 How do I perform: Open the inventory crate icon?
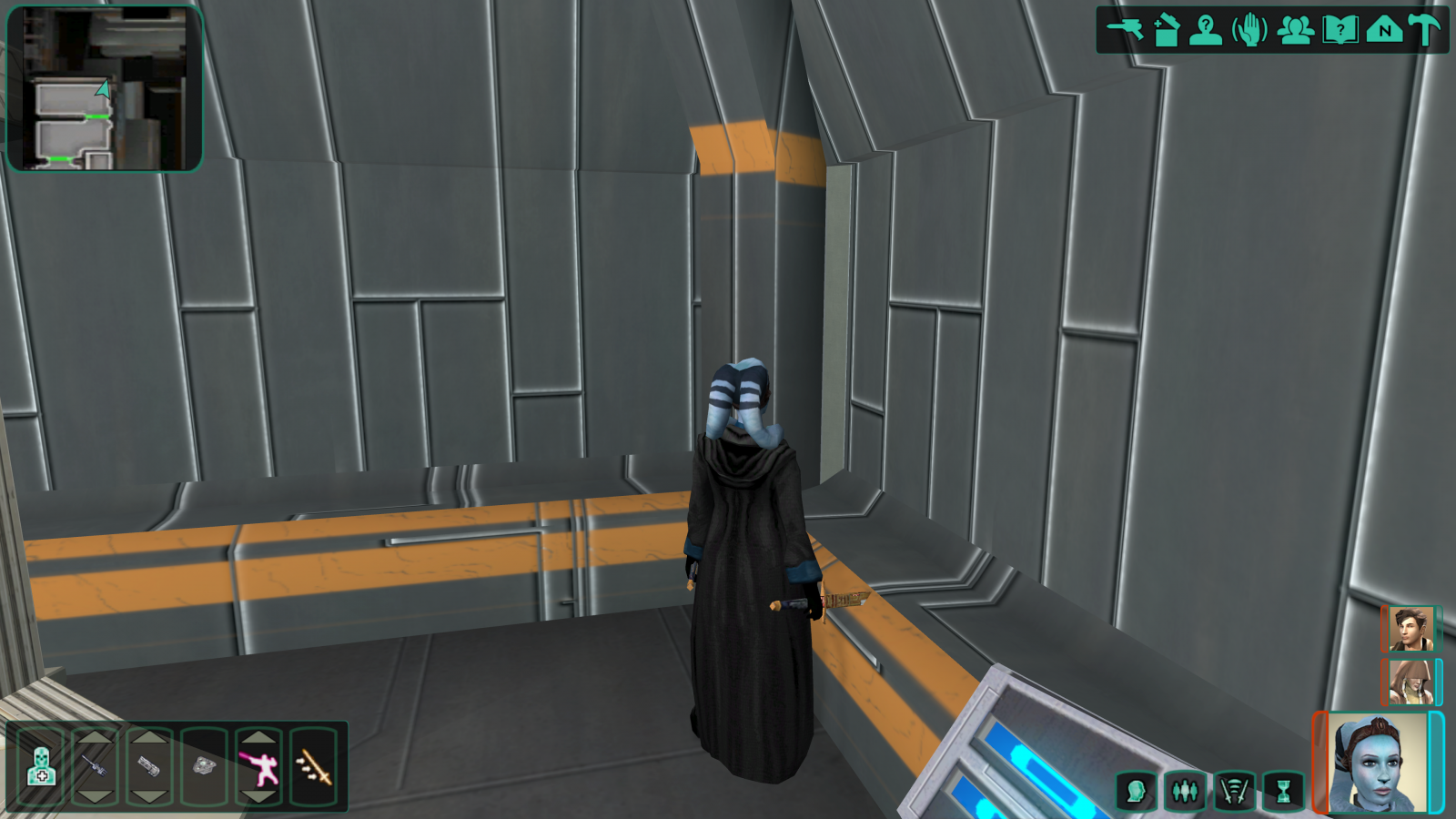[1167, 30]
